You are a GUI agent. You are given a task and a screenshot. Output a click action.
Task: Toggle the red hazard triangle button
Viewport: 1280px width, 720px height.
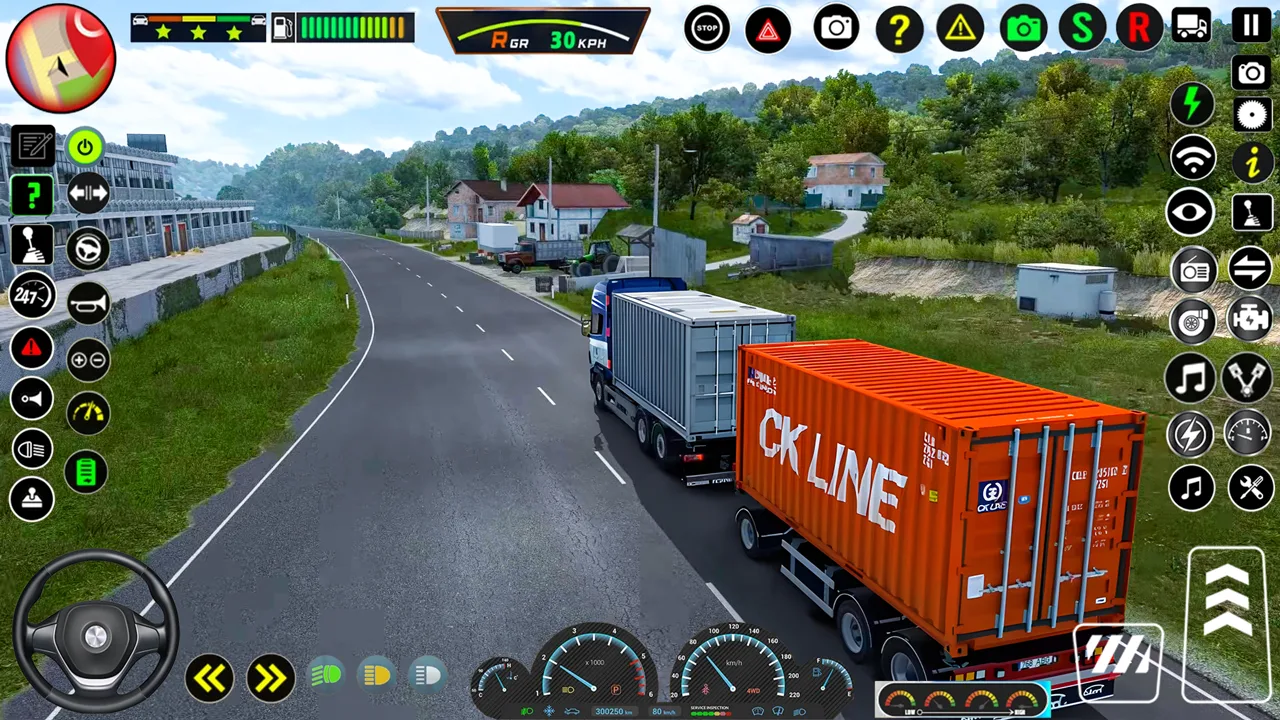pyautogui.click(x=768, y=29)
